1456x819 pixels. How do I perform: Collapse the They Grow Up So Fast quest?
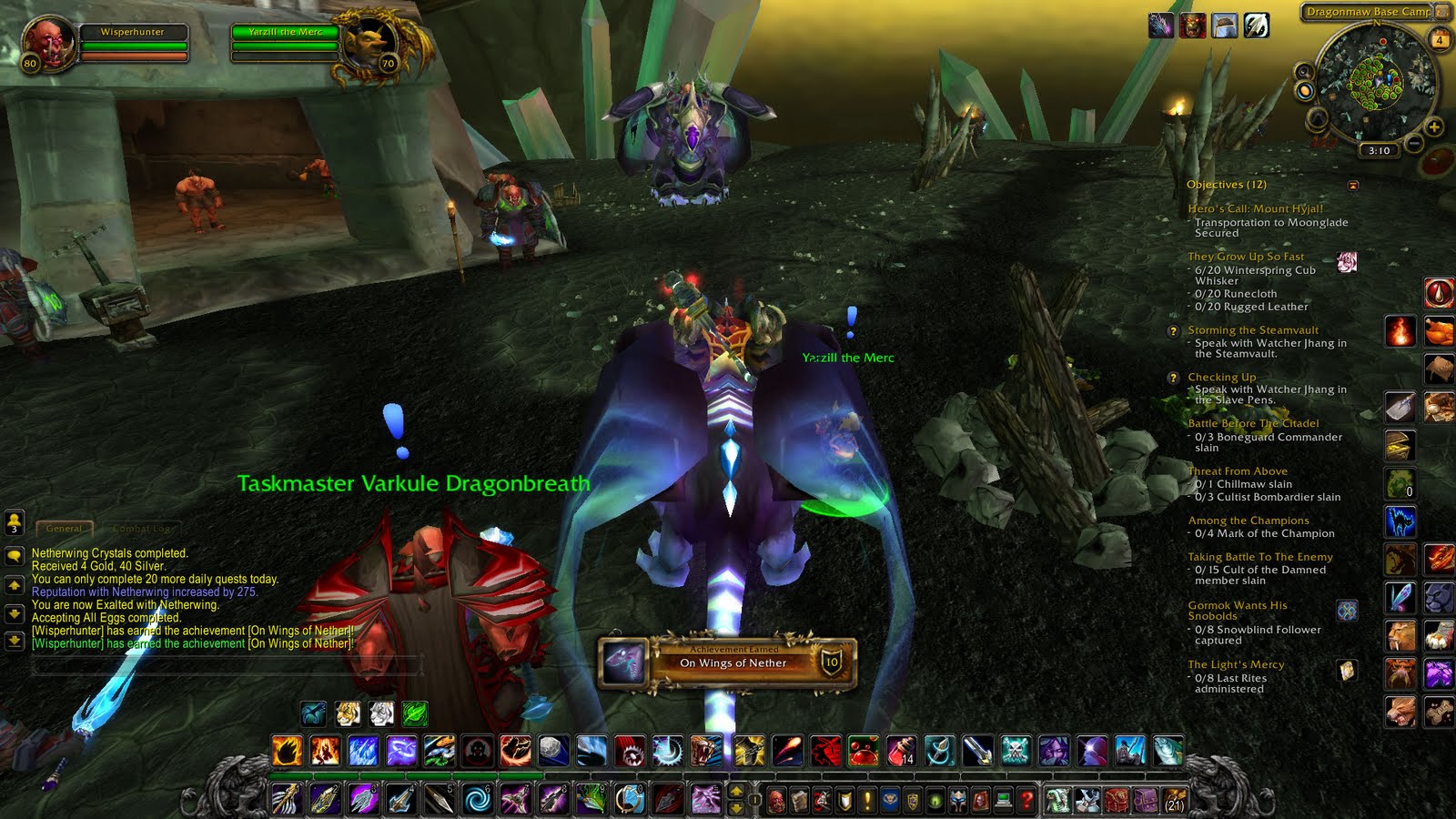pos(1245,257)
